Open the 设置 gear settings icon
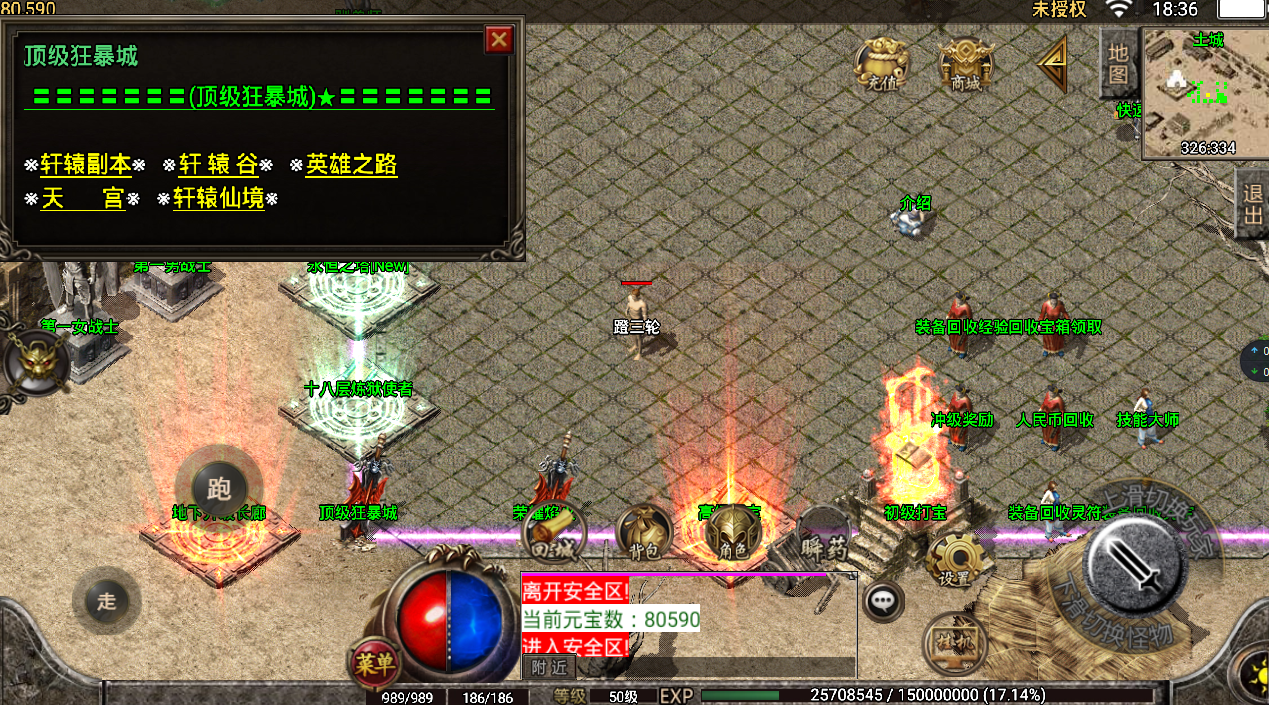Viewport: 1269px width, 705px height. 955,560
